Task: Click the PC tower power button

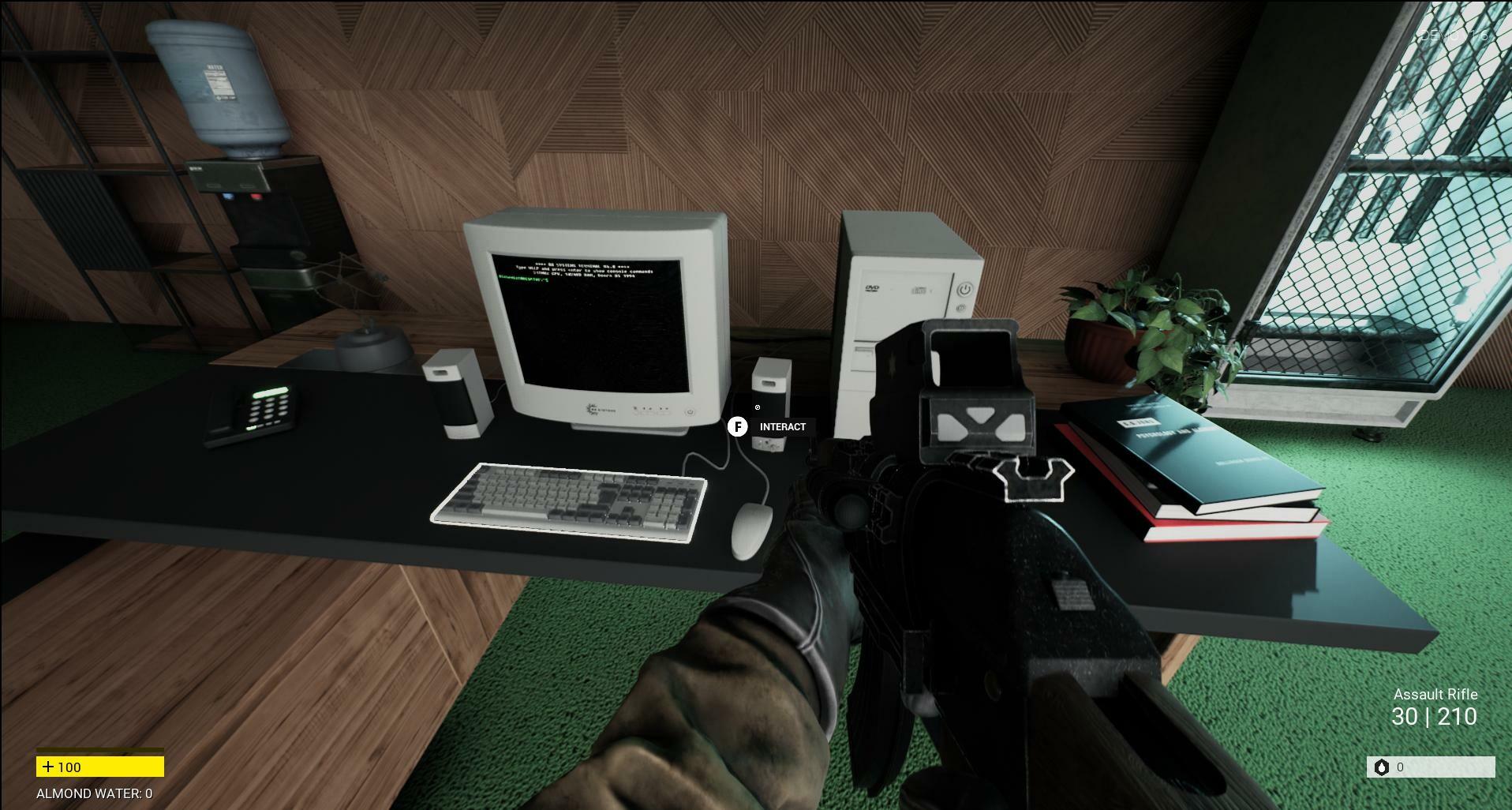Action: [x=964, y=289]
